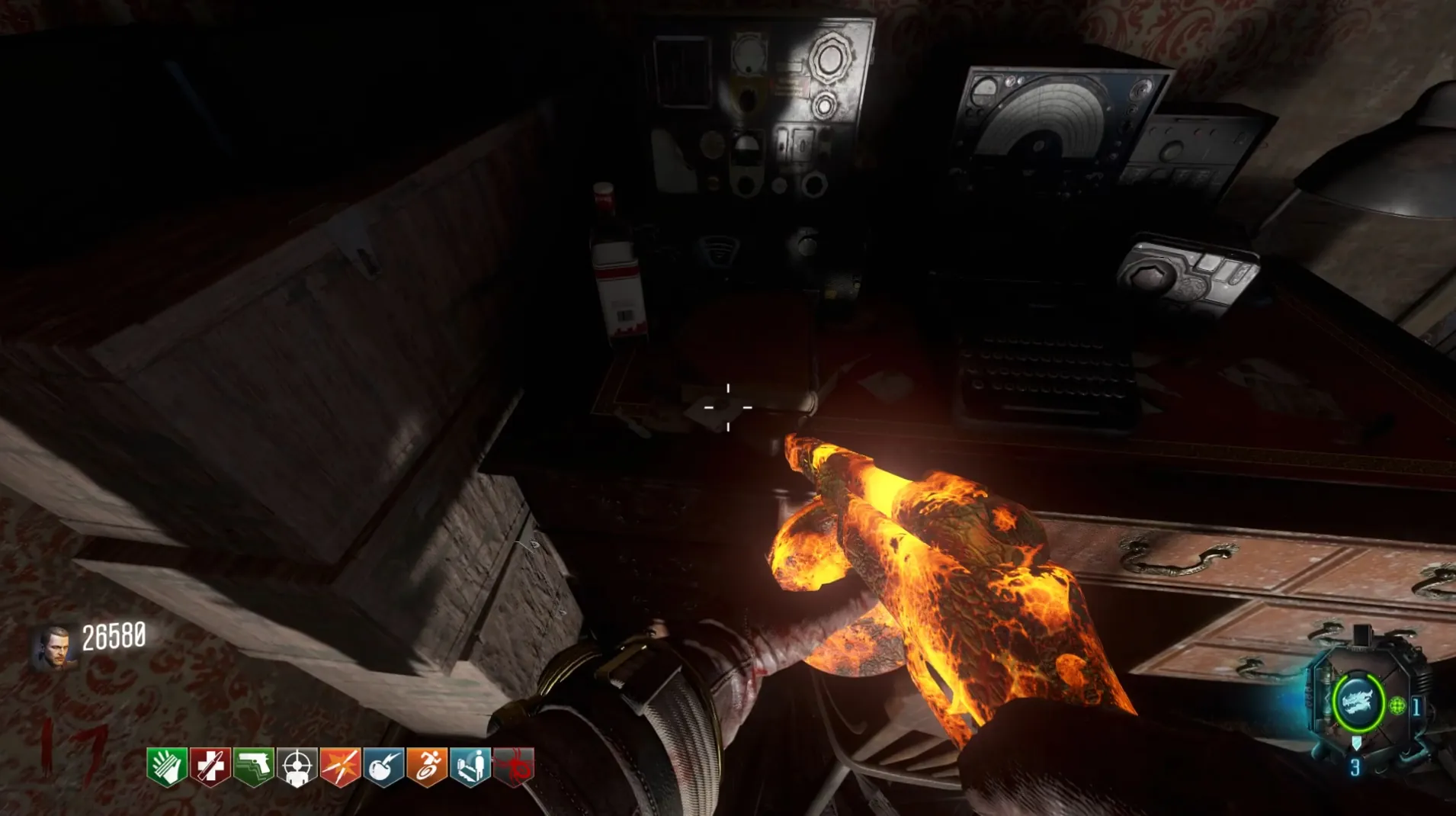This screenshot has height=816, width=1456.
Task: Click the red Juggernog cross-and-bullet perk
Action: pyautogui.click(x=210, y=766)
